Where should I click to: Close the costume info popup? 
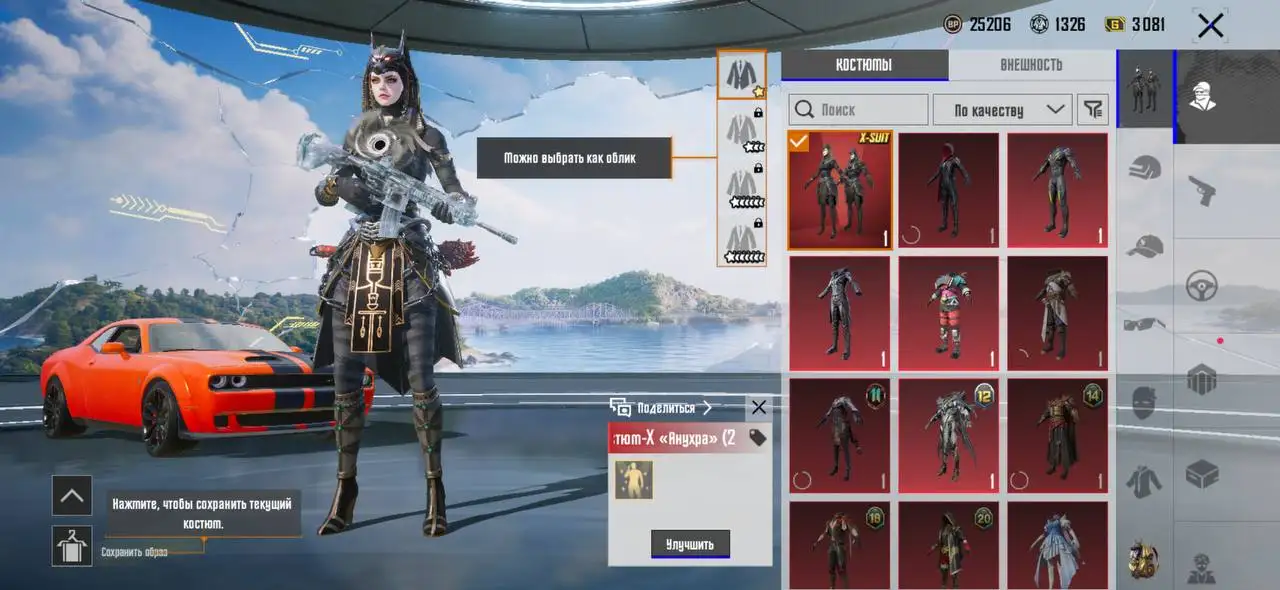tap(758, 407)
